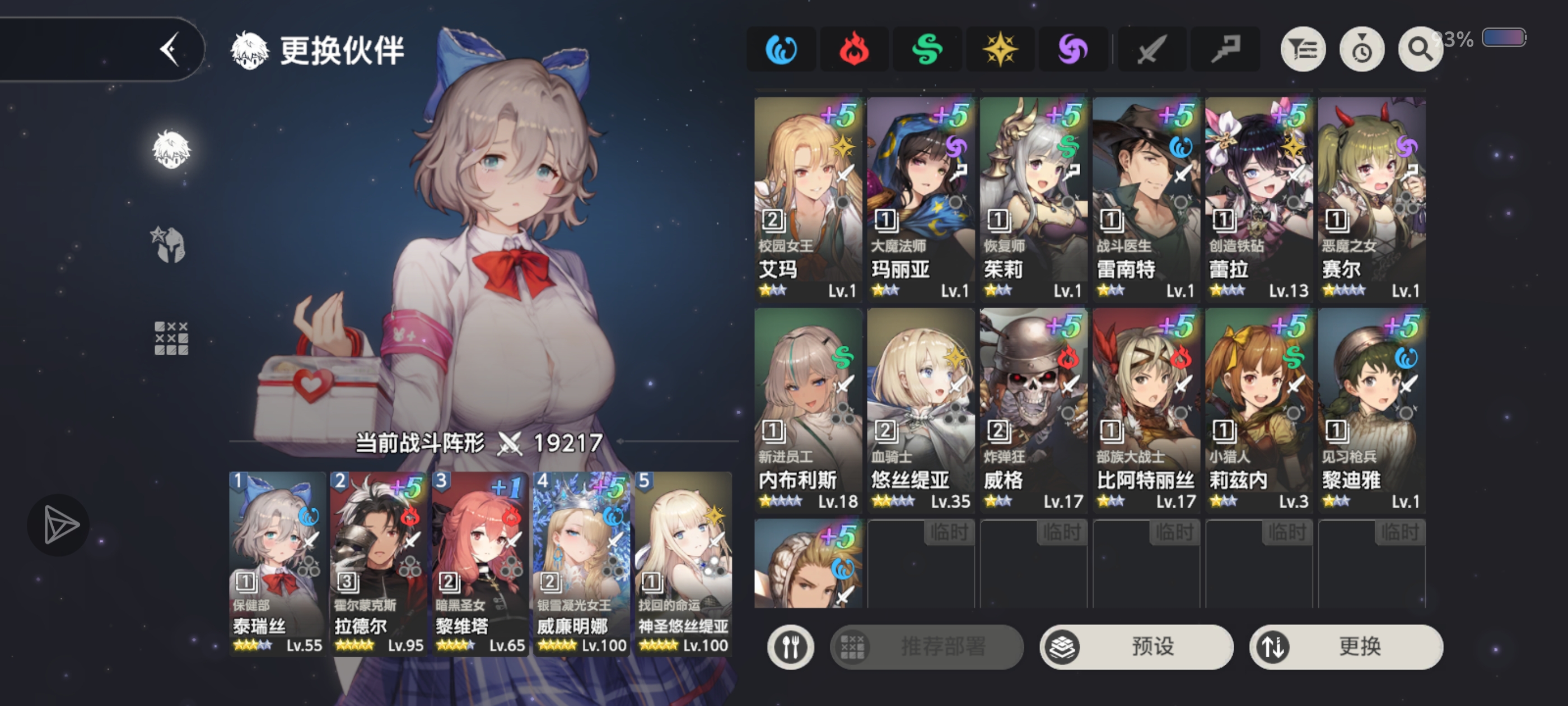Tap the floating play triangle overlay

point(59,524)
